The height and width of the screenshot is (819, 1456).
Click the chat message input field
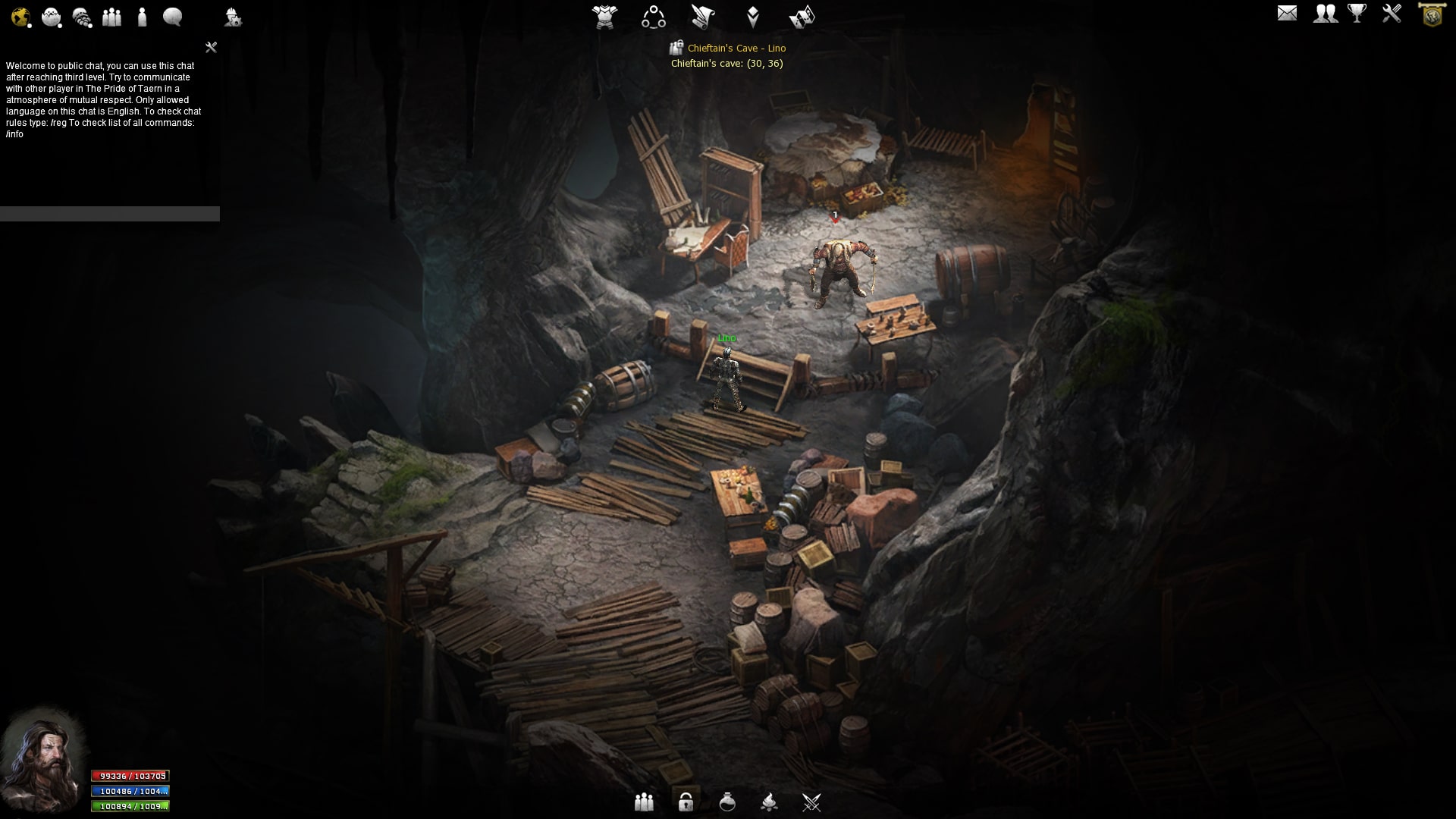pyautogui.click(x=110, y=214)
